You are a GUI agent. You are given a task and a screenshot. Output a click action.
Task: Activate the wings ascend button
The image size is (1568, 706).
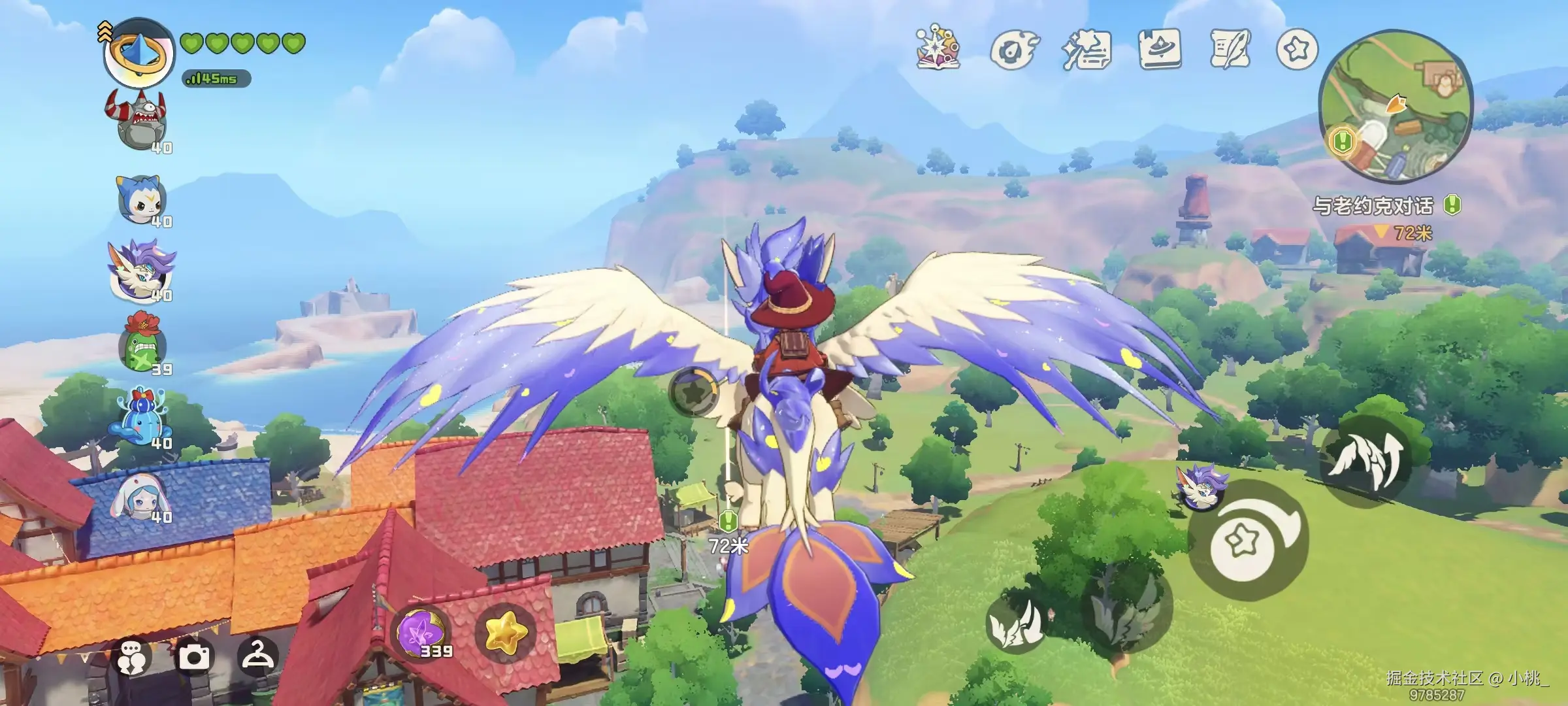pyautogui.click(x=1365, y=462)
